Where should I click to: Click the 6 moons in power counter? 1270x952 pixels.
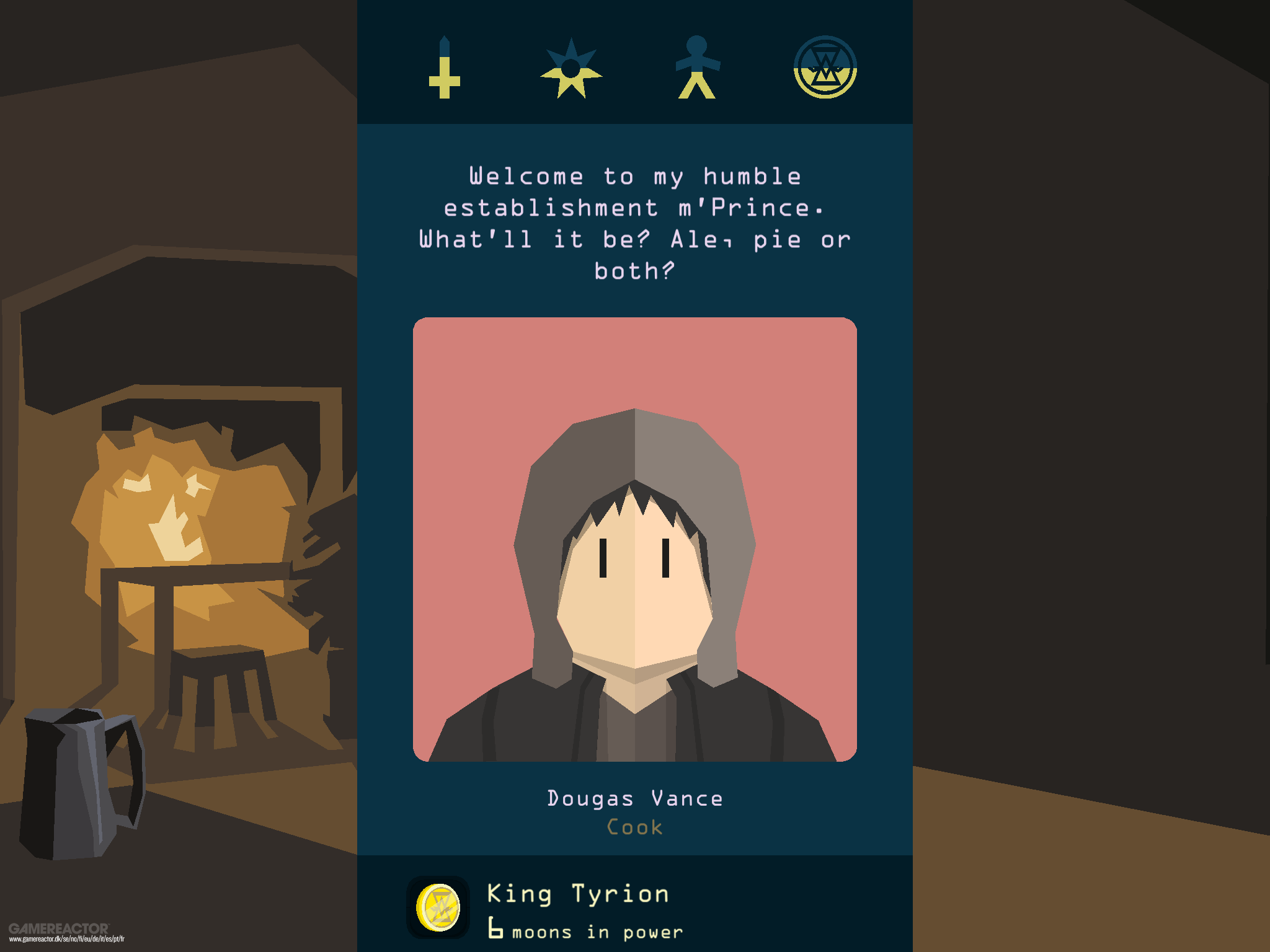586,930
